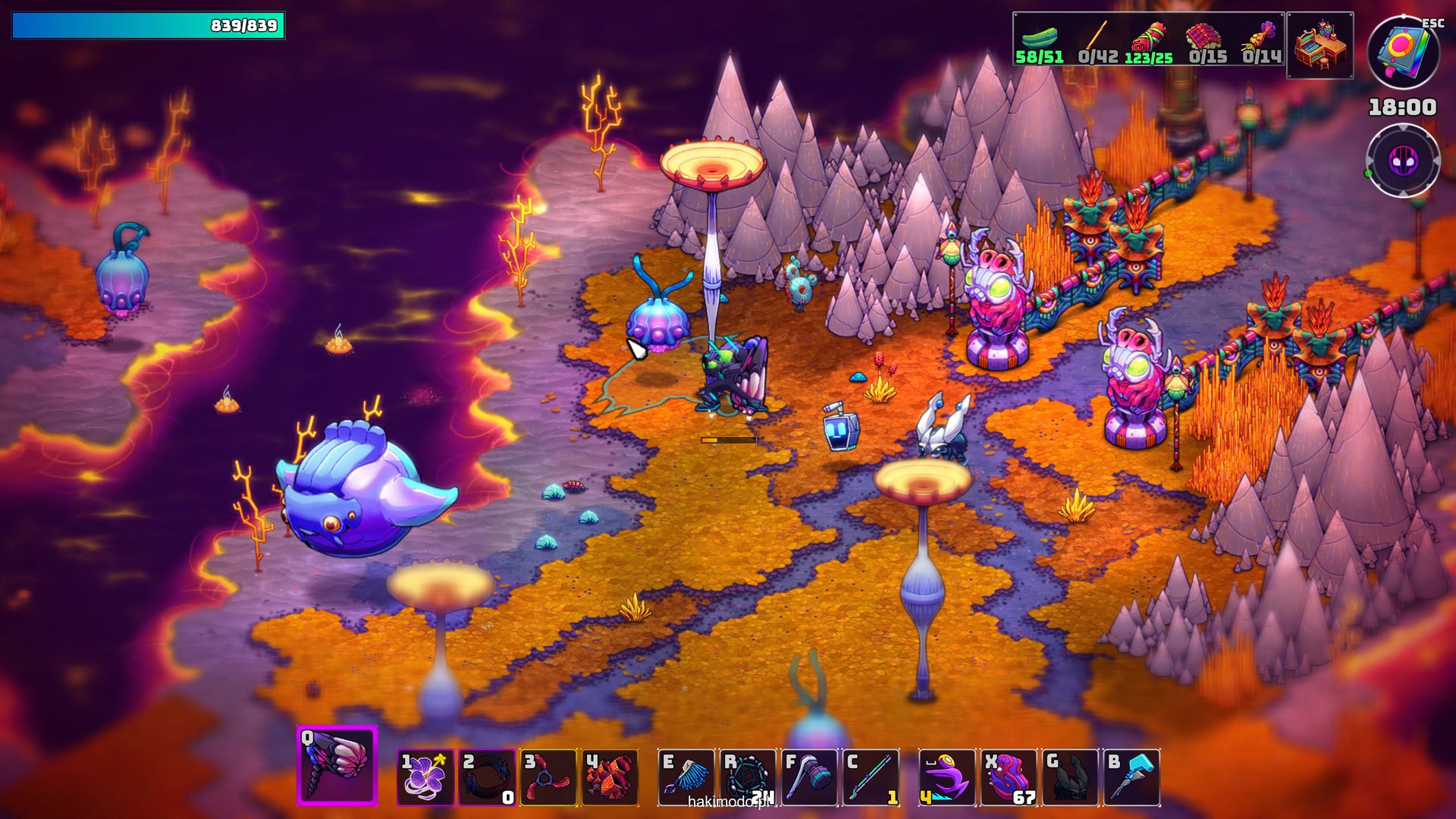Activate the purple dash ability

947,777
